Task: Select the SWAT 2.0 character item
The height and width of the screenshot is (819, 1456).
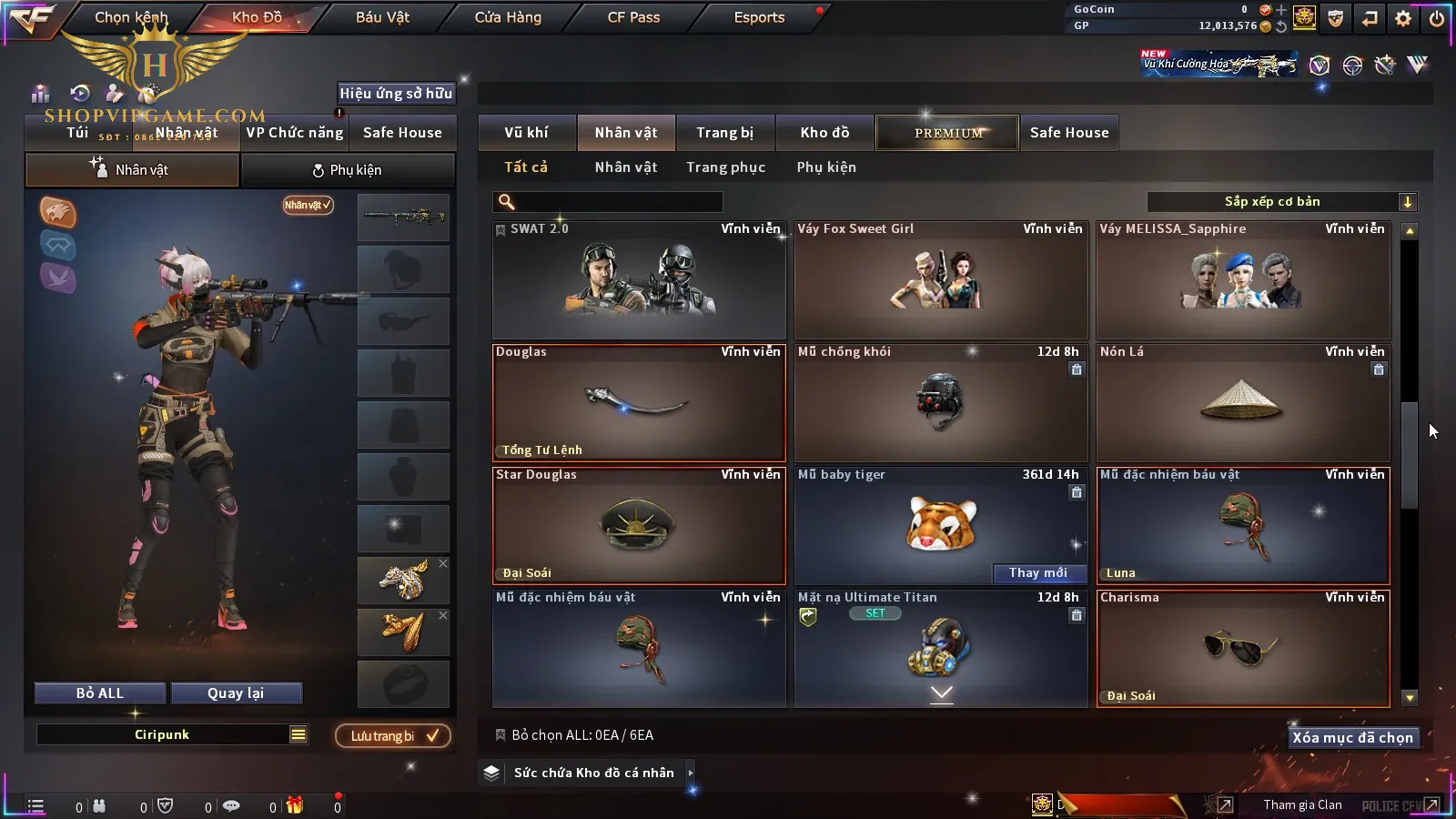Action: coord(639,280)
